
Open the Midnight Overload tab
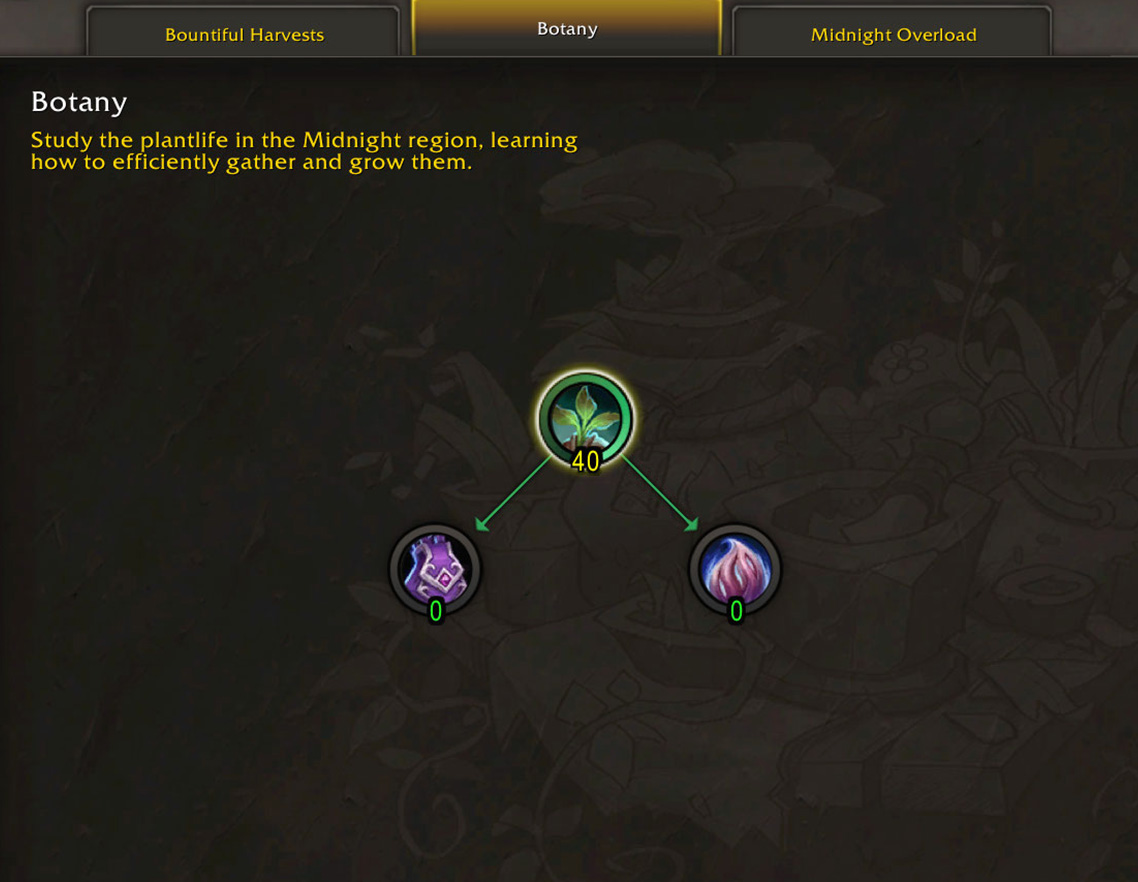(892, 35)
